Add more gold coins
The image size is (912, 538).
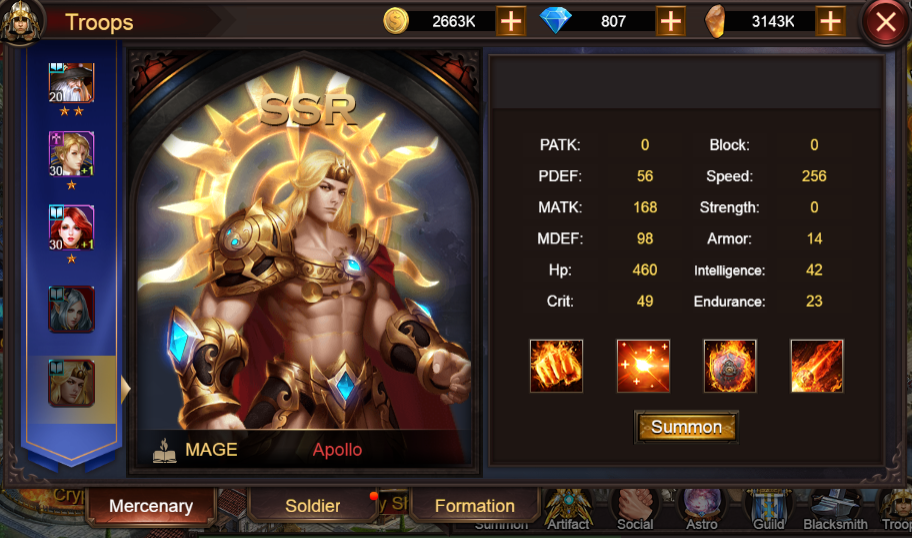click(511, 21)
